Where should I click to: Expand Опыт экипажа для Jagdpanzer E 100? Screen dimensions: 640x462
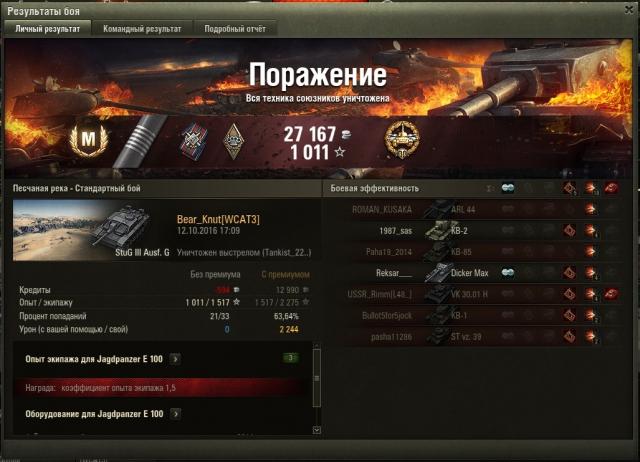pyautogui.click(x=175, y=358)
